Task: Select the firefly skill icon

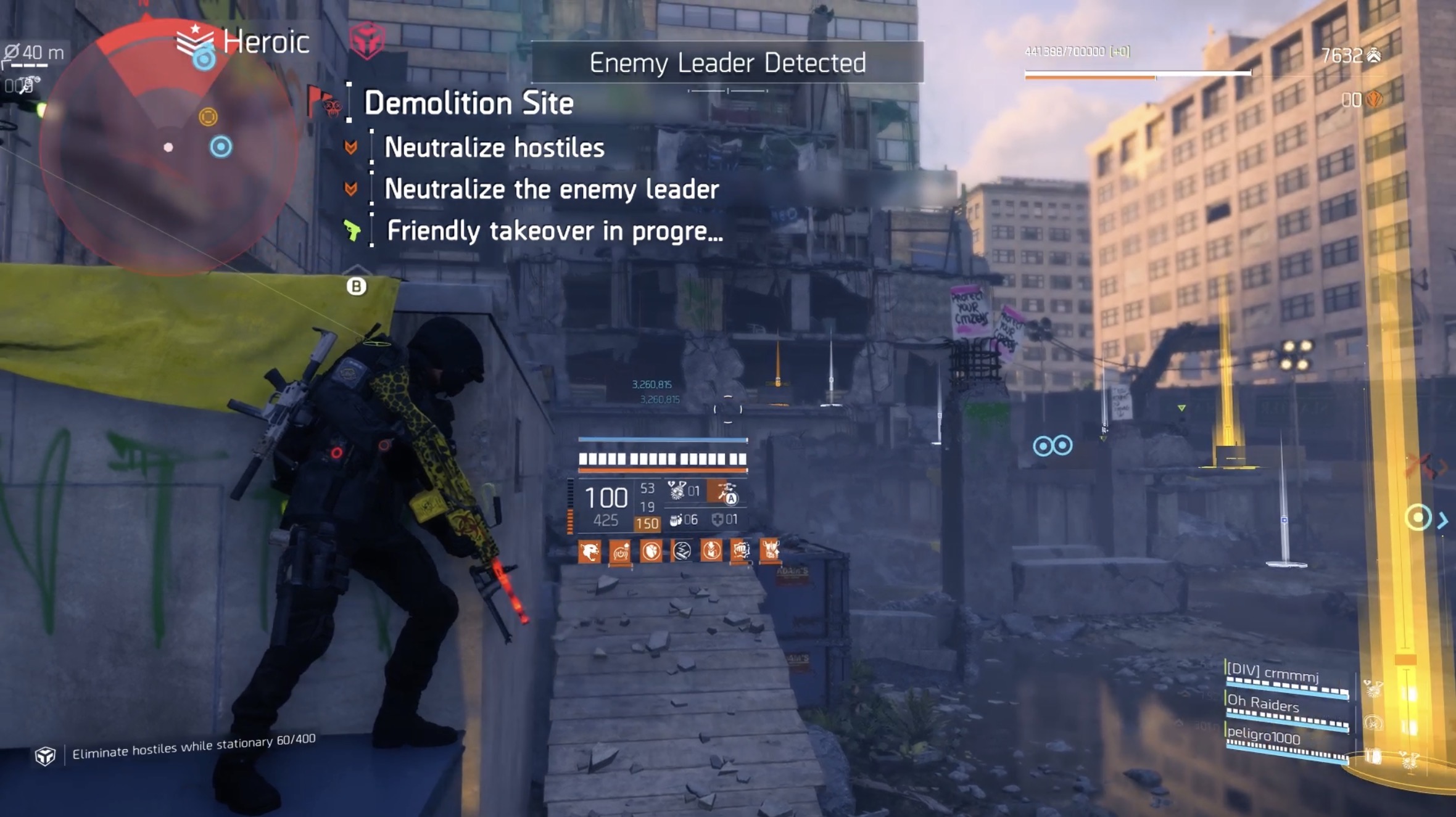Action: [677, 491]
